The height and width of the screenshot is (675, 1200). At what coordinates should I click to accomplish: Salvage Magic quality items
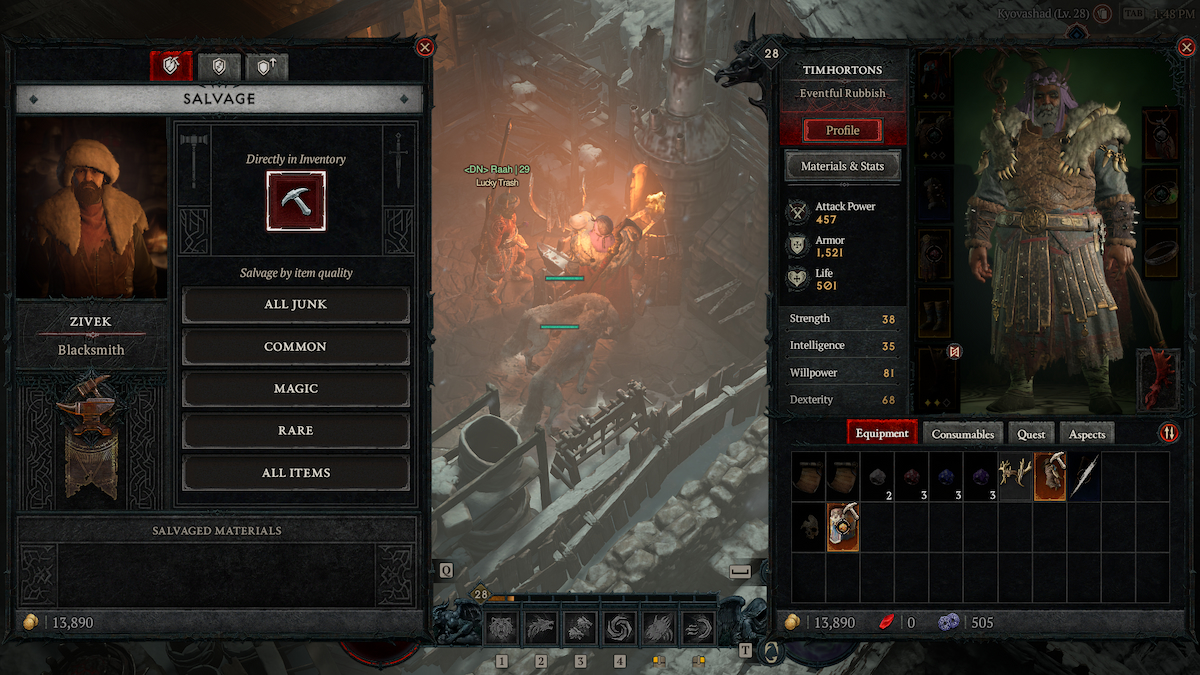point(295,389)
